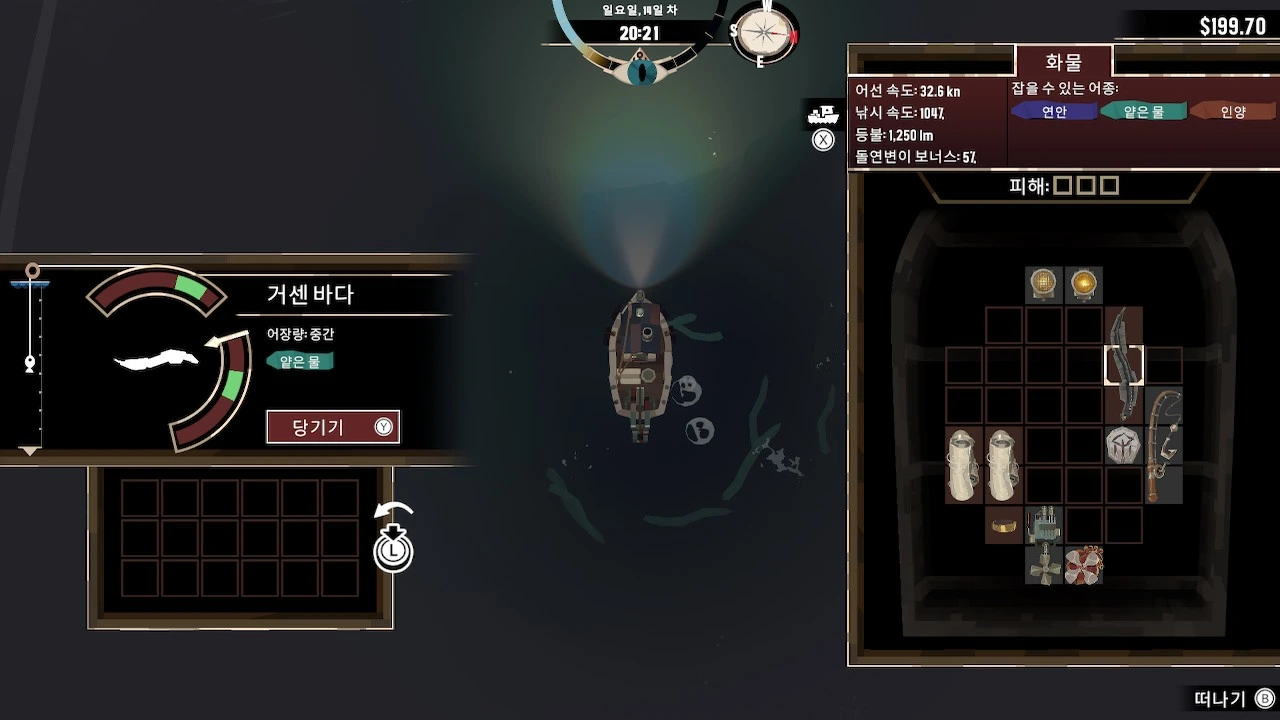Select the green engine block item

click(x=1044, y=524)
